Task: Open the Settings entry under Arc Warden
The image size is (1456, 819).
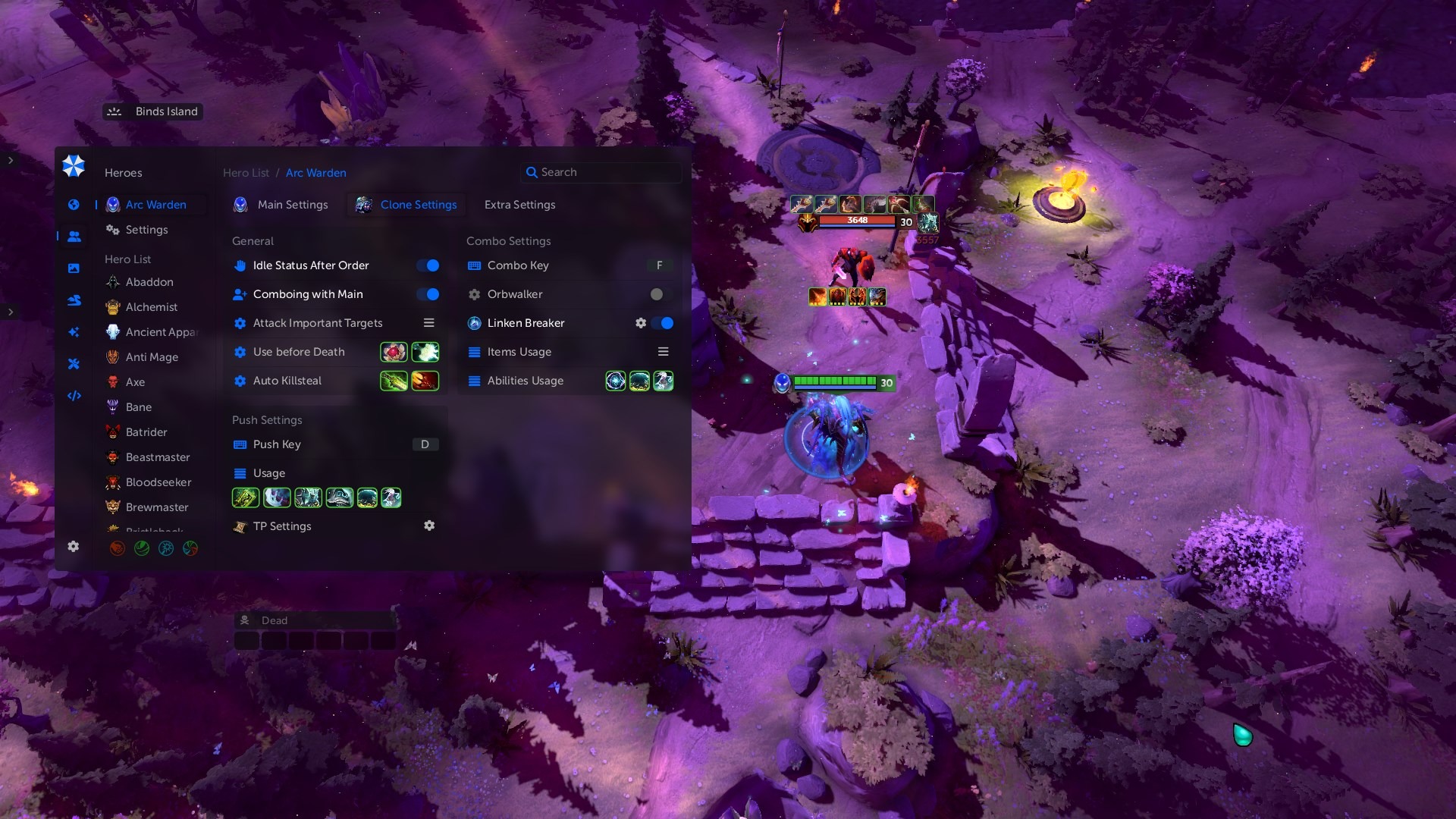Action: tap(146, 230)
